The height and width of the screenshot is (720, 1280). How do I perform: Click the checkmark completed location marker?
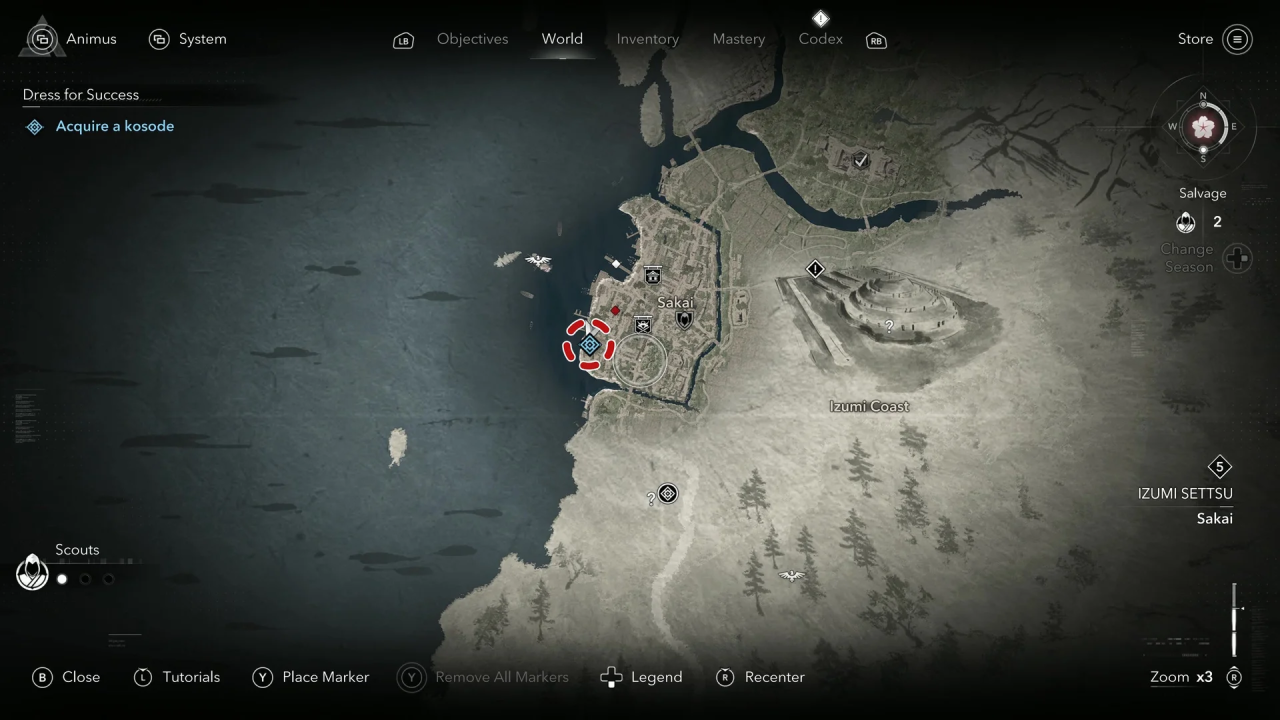point(860,160)
